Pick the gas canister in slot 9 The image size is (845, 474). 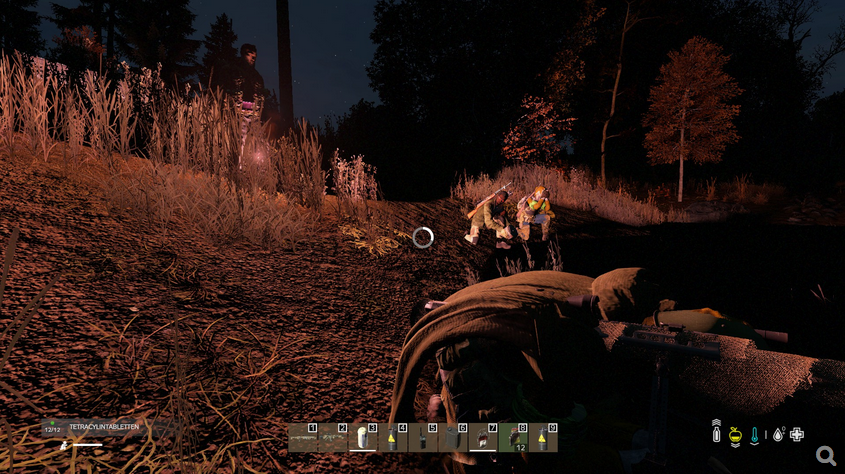tap(543, 437)
